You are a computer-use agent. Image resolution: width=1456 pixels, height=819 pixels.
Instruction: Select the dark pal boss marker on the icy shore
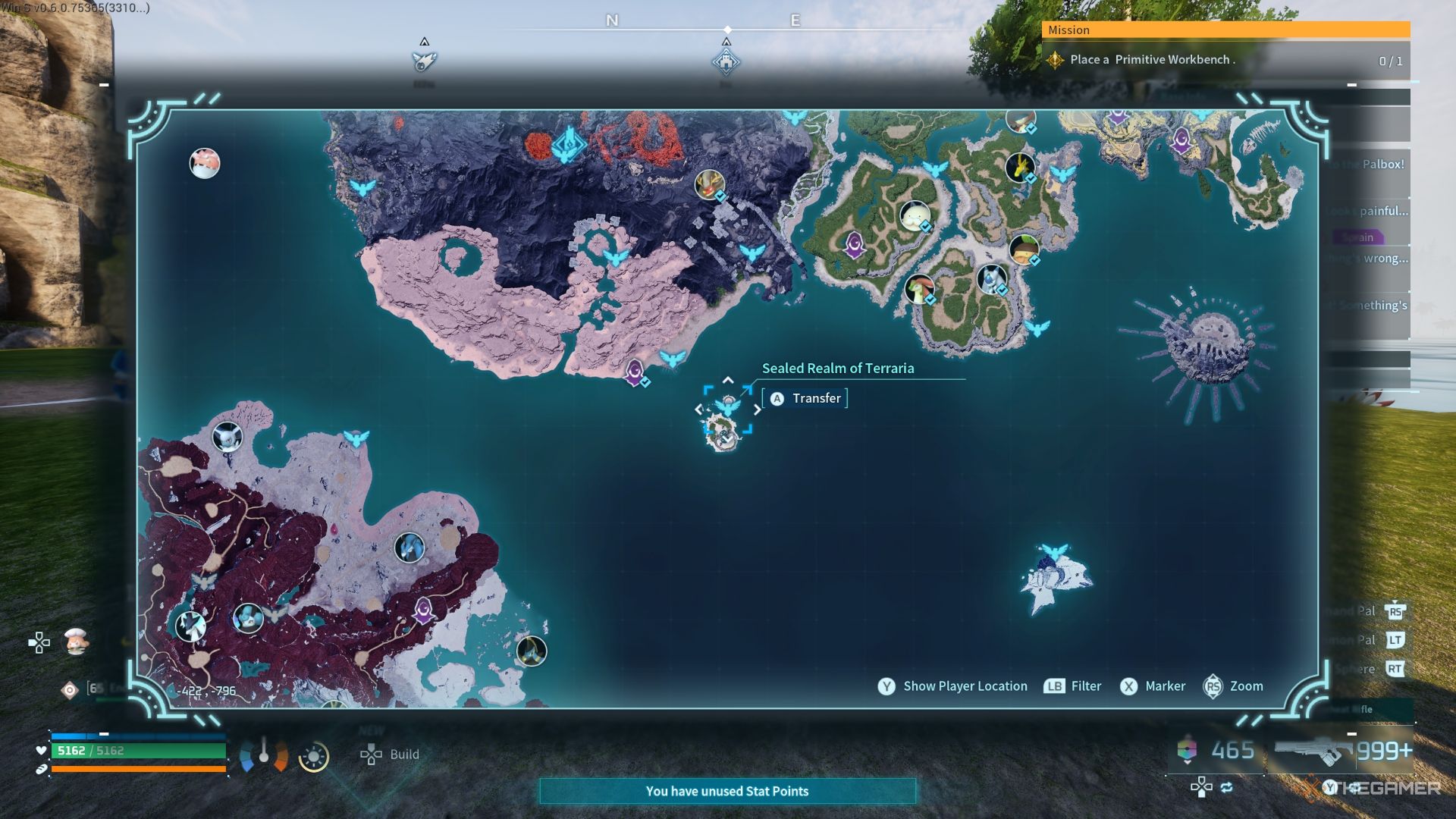(x=531, y=650)
